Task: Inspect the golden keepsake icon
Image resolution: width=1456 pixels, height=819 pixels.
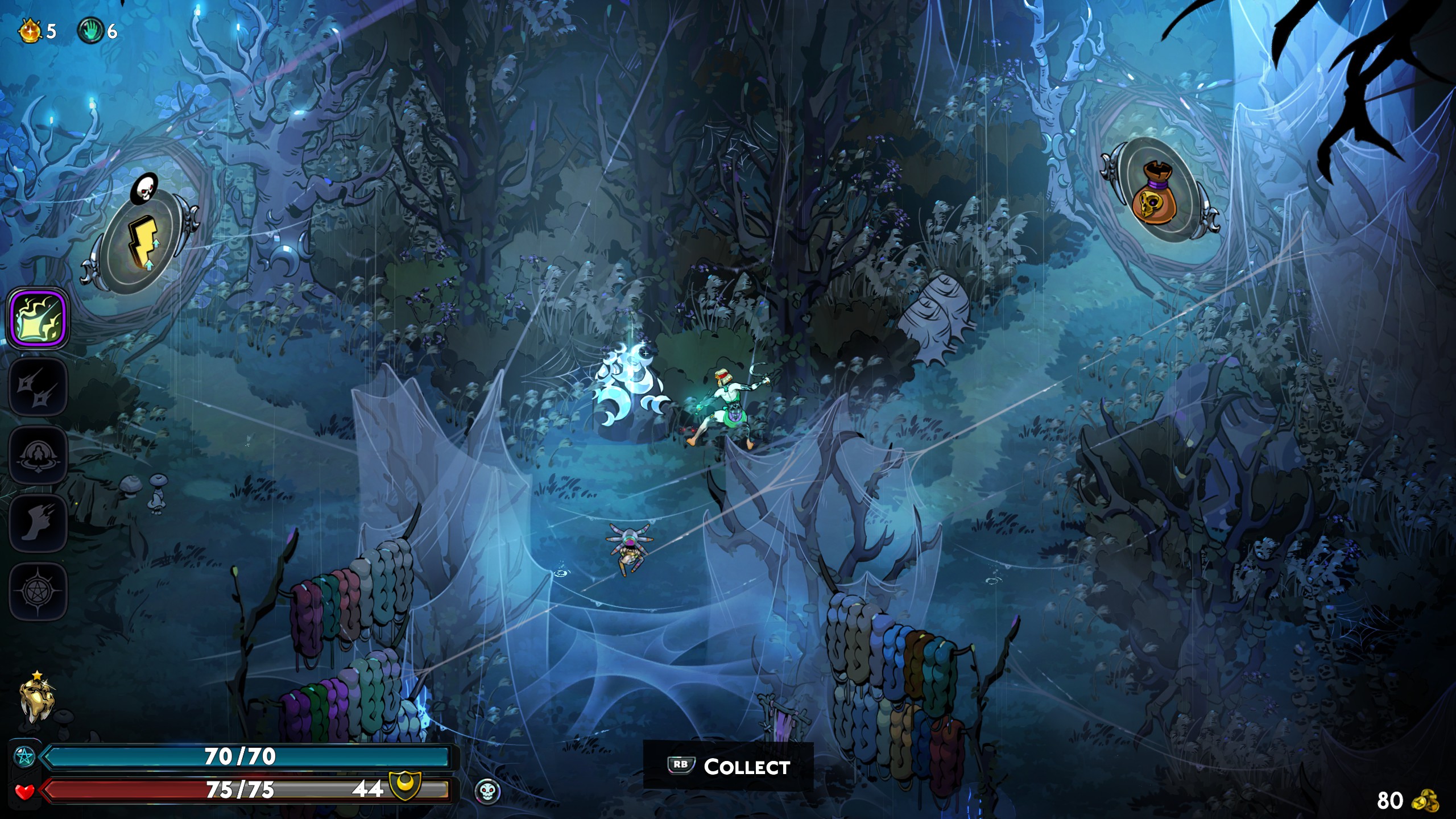Action: coord(36,698)
